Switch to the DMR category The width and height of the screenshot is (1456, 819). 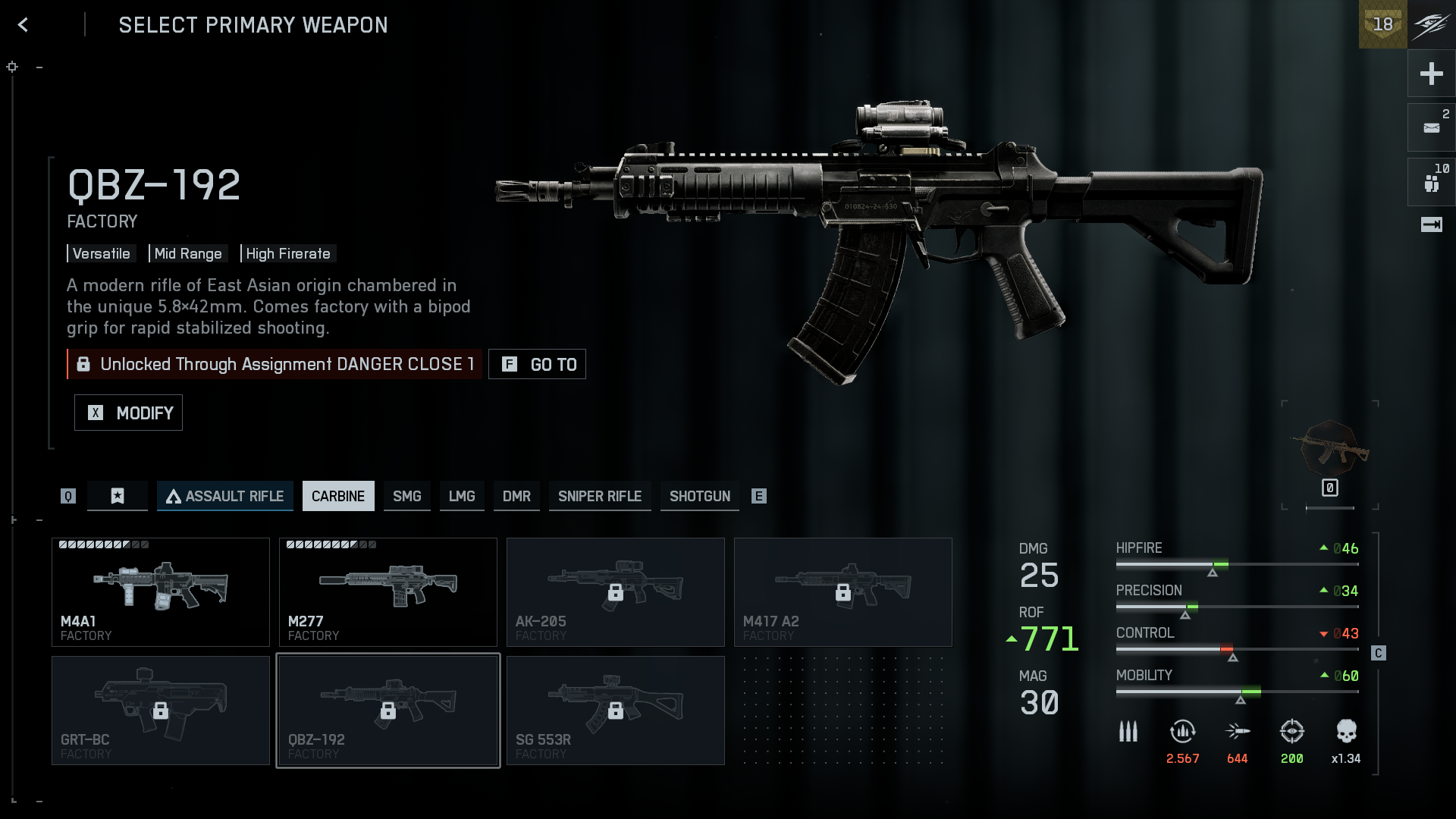click(516, 496)
